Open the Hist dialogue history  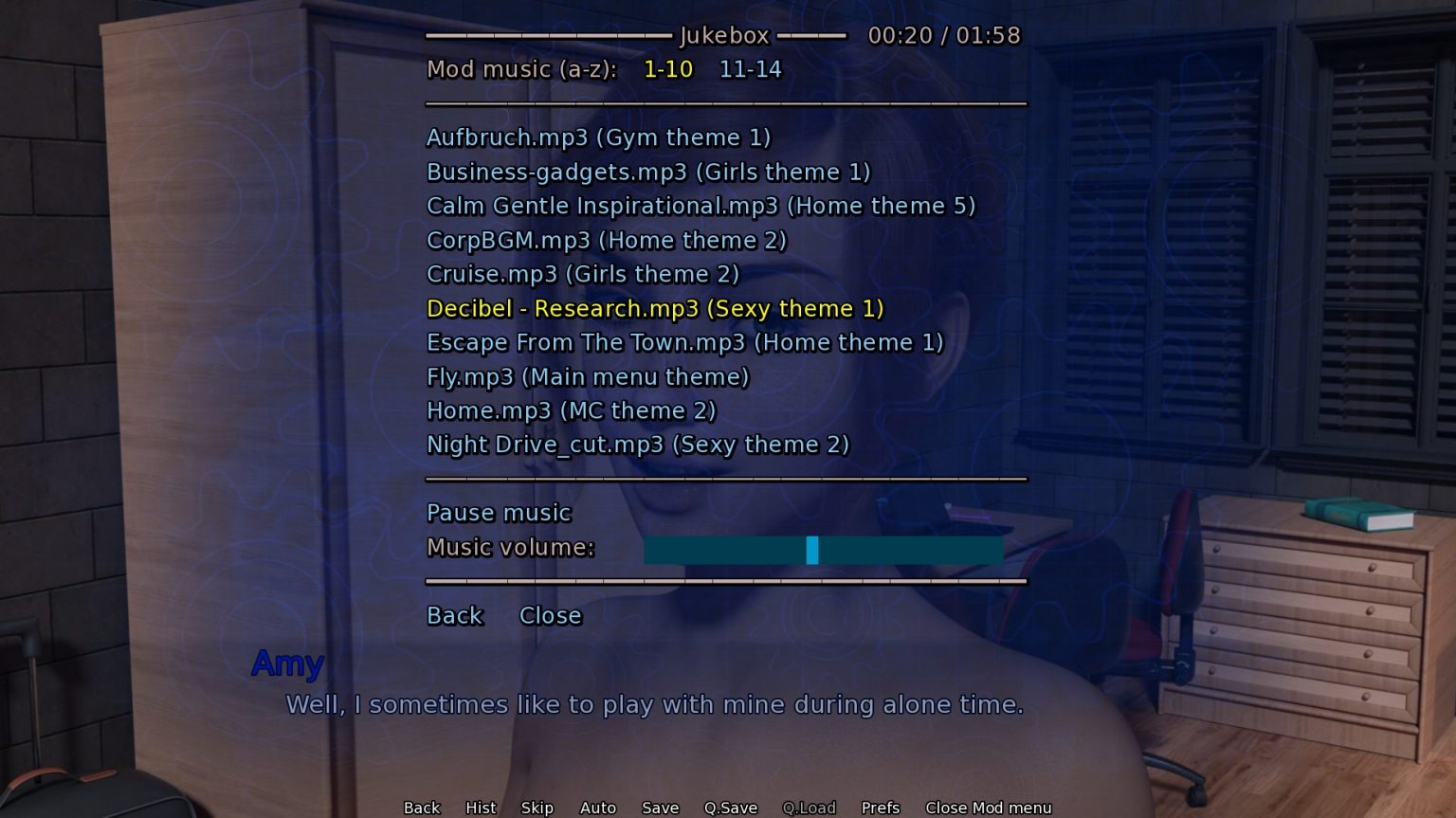481,808
